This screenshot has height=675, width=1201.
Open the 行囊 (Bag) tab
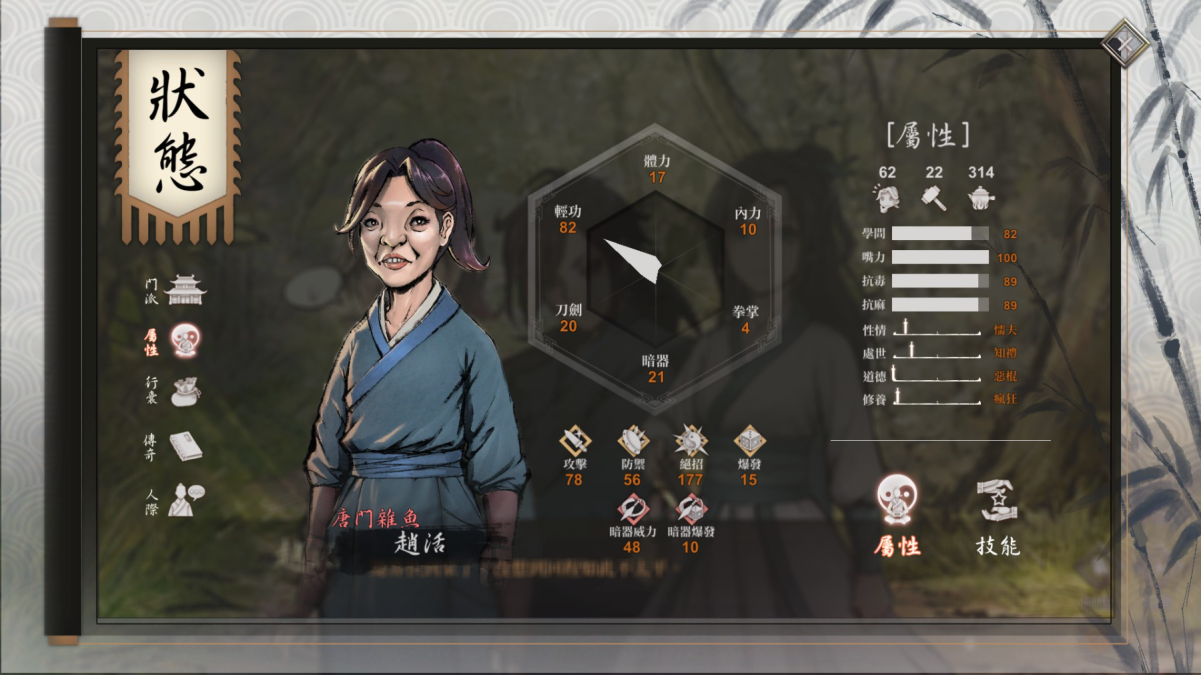click(185, 392)
